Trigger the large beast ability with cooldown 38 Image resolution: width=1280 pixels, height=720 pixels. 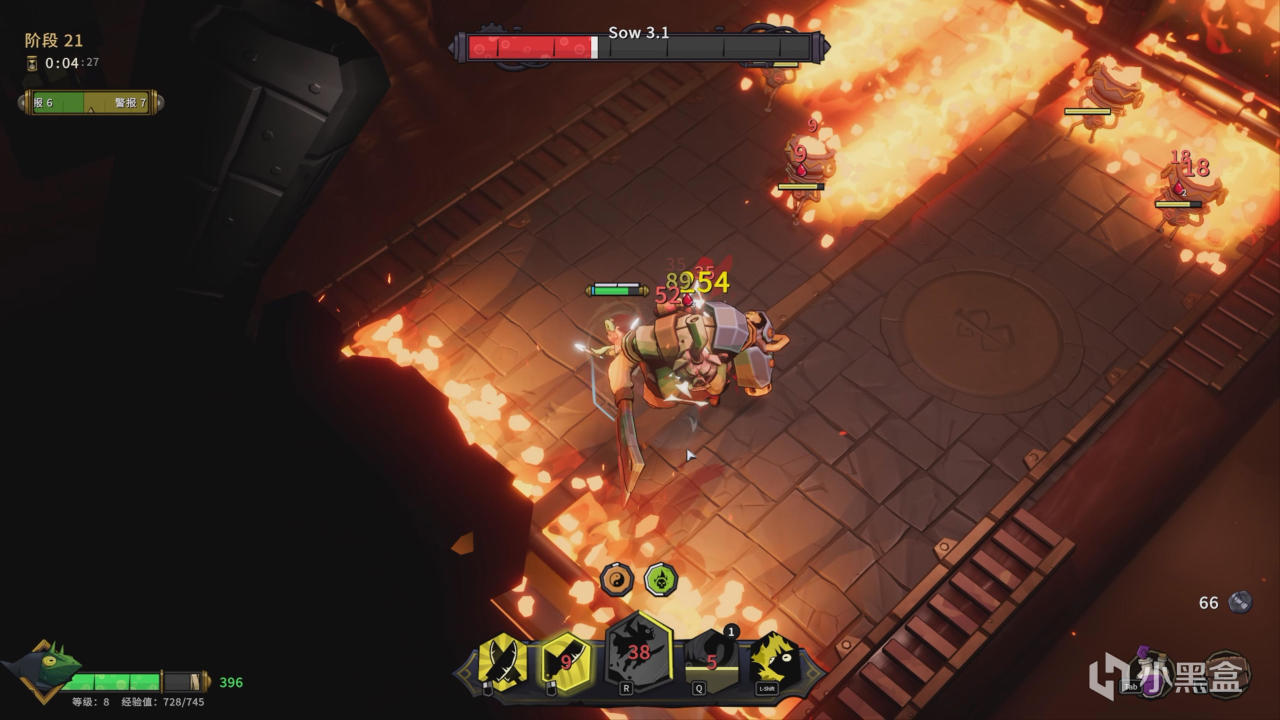pyautogui.click(x=639, y=654)
